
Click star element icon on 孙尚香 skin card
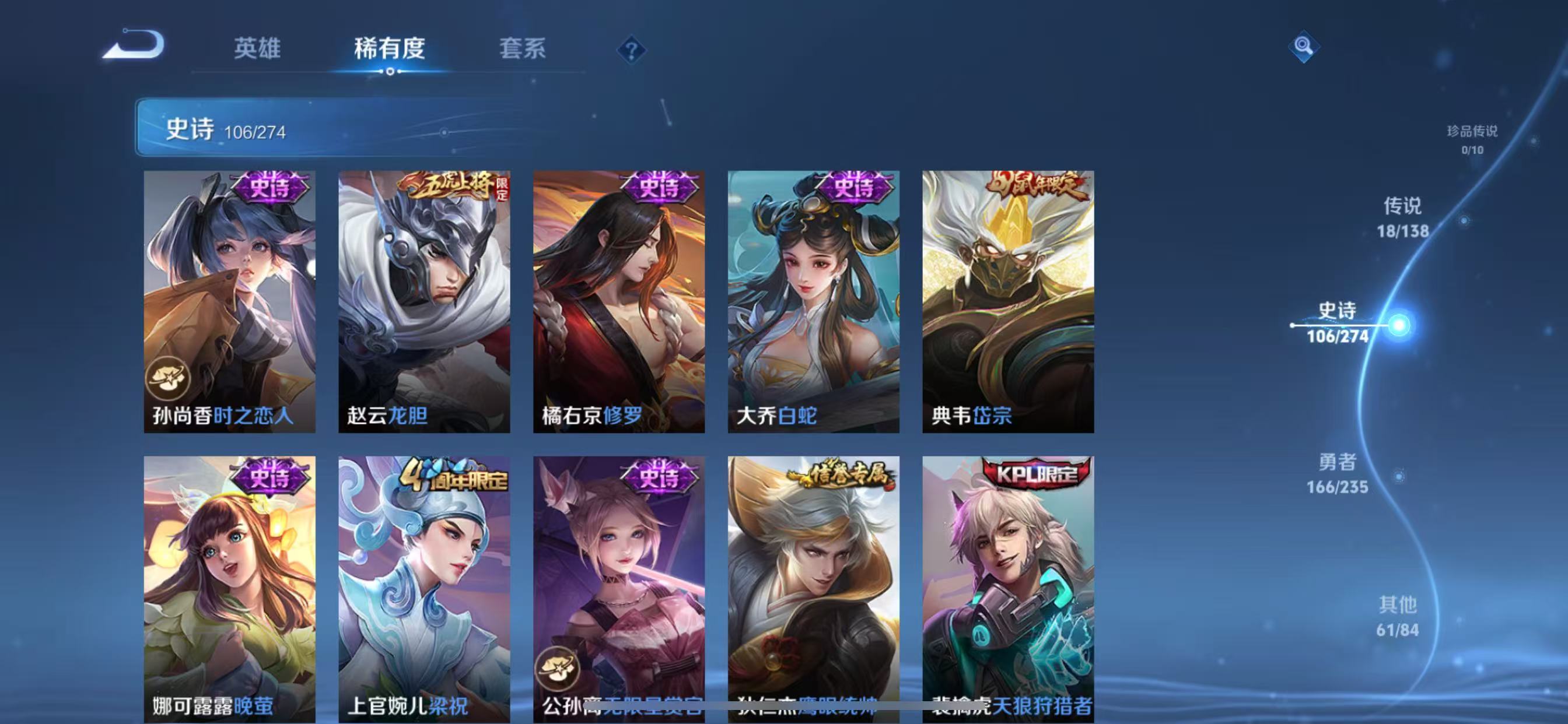[170, 377]
